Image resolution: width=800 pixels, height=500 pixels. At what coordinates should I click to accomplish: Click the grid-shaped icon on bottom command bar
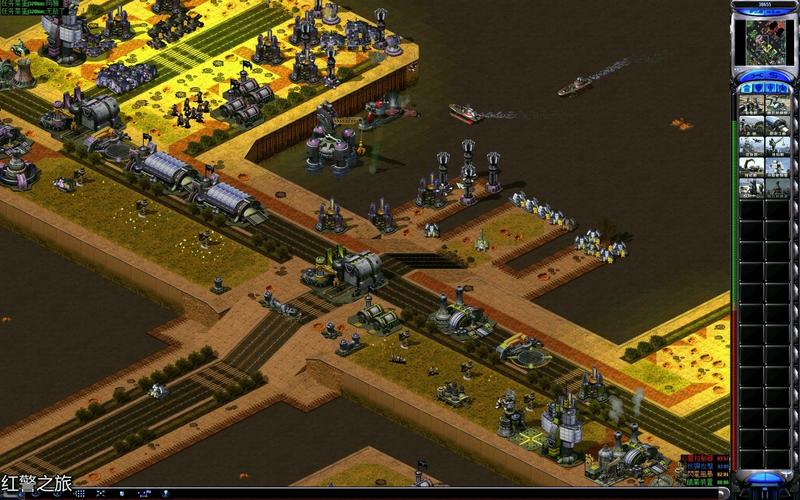(80, 493)
